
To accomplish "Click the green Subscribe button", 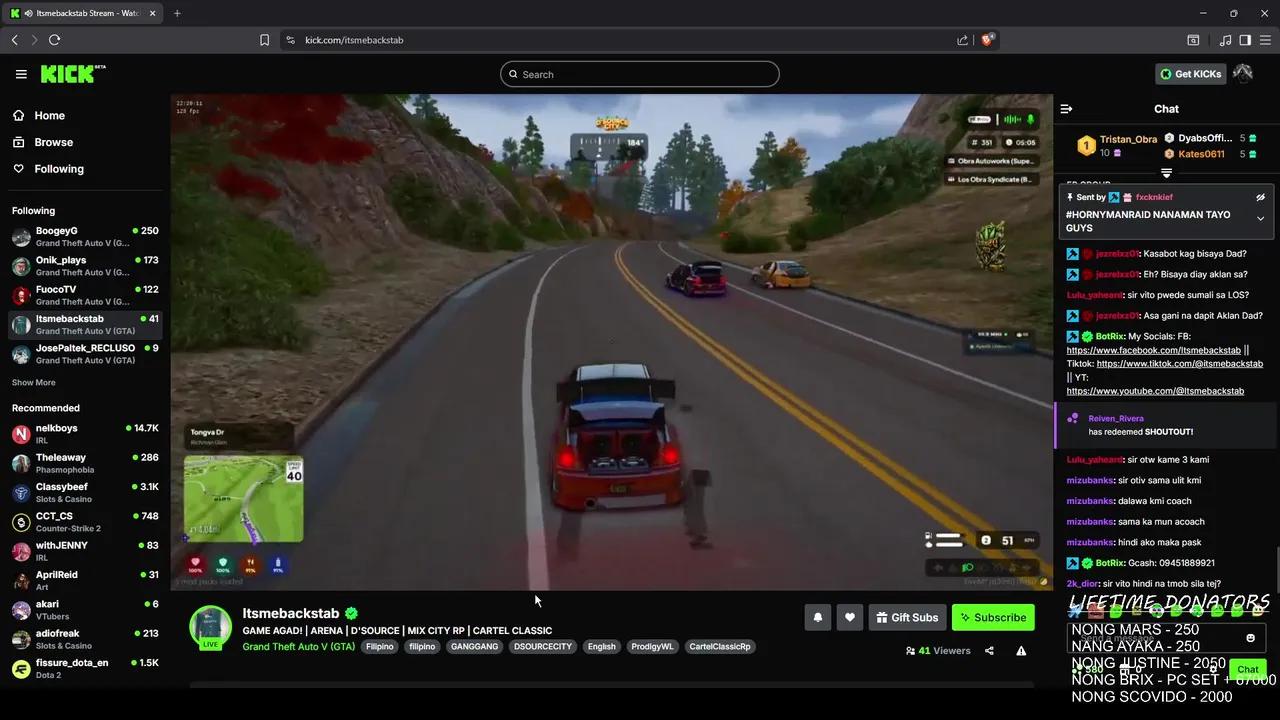I will [x=992, y=617].
